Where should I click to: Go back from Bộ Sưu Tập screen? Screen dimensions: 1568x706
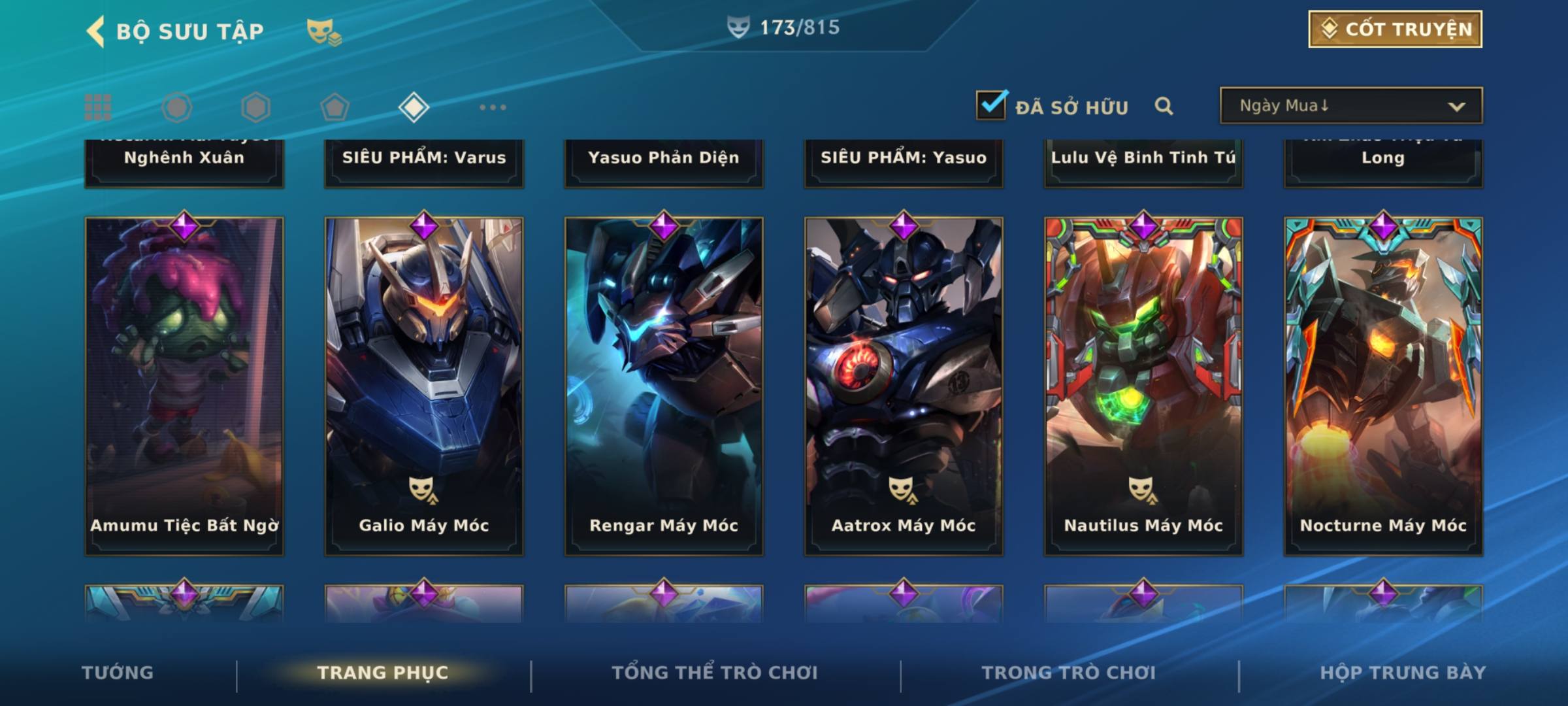96,31
